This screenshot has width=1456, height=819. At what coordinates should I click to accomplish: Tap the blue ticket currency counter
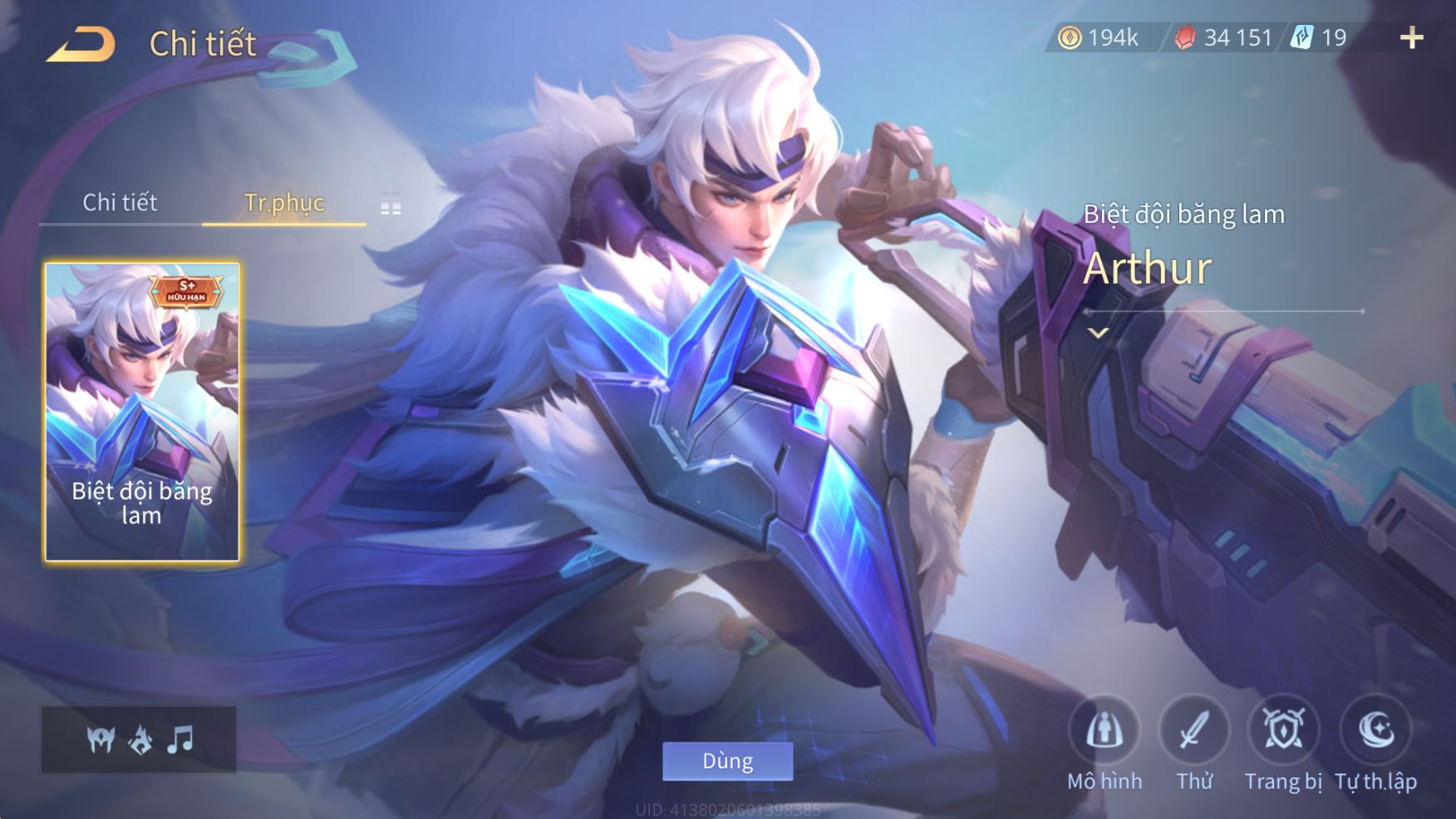pos(1319,37)
